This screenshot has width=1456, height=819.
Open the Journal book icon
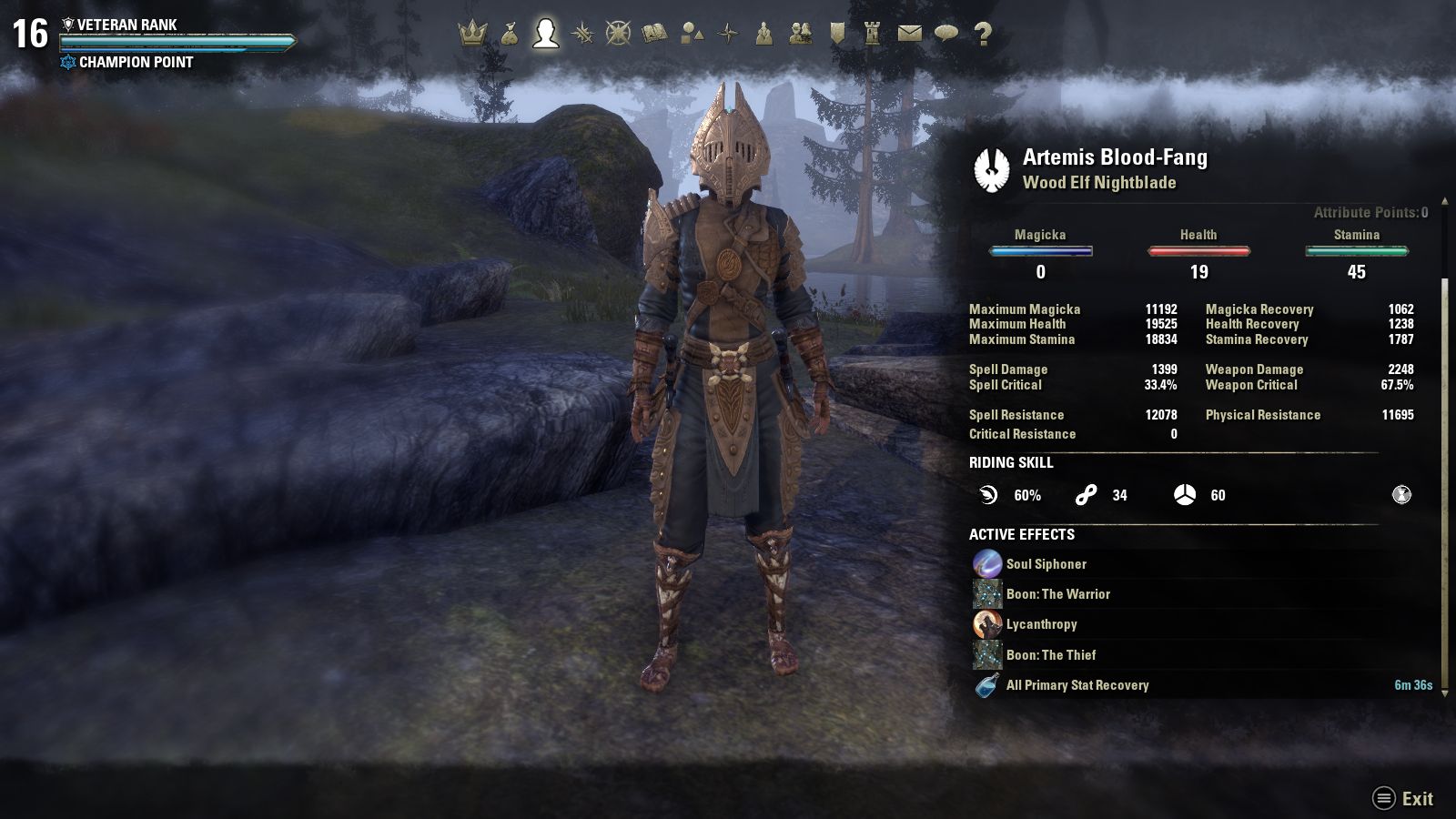tap(655, 35)
